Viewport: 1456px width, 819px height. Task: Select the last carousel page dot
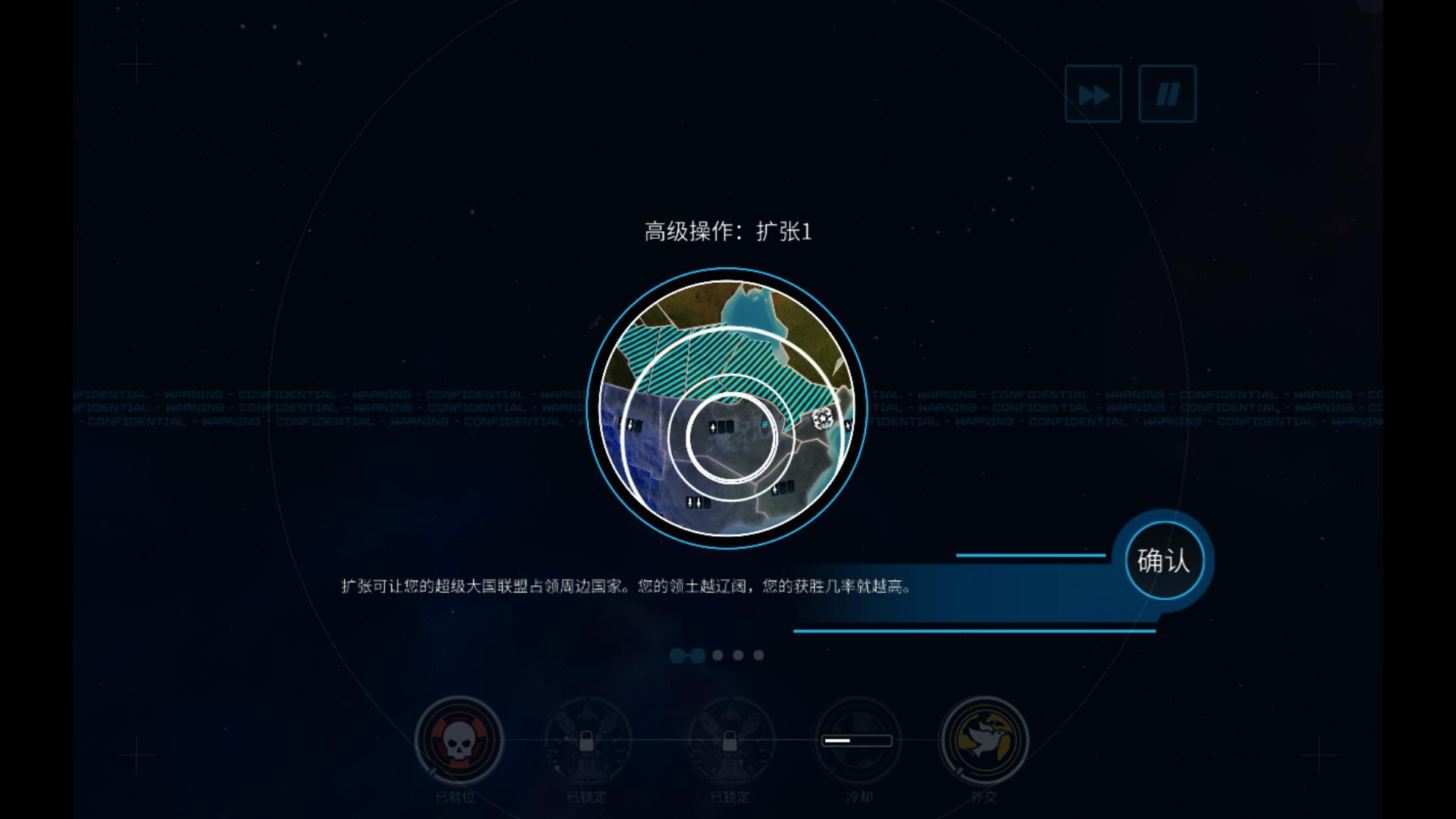pos(758,655)
